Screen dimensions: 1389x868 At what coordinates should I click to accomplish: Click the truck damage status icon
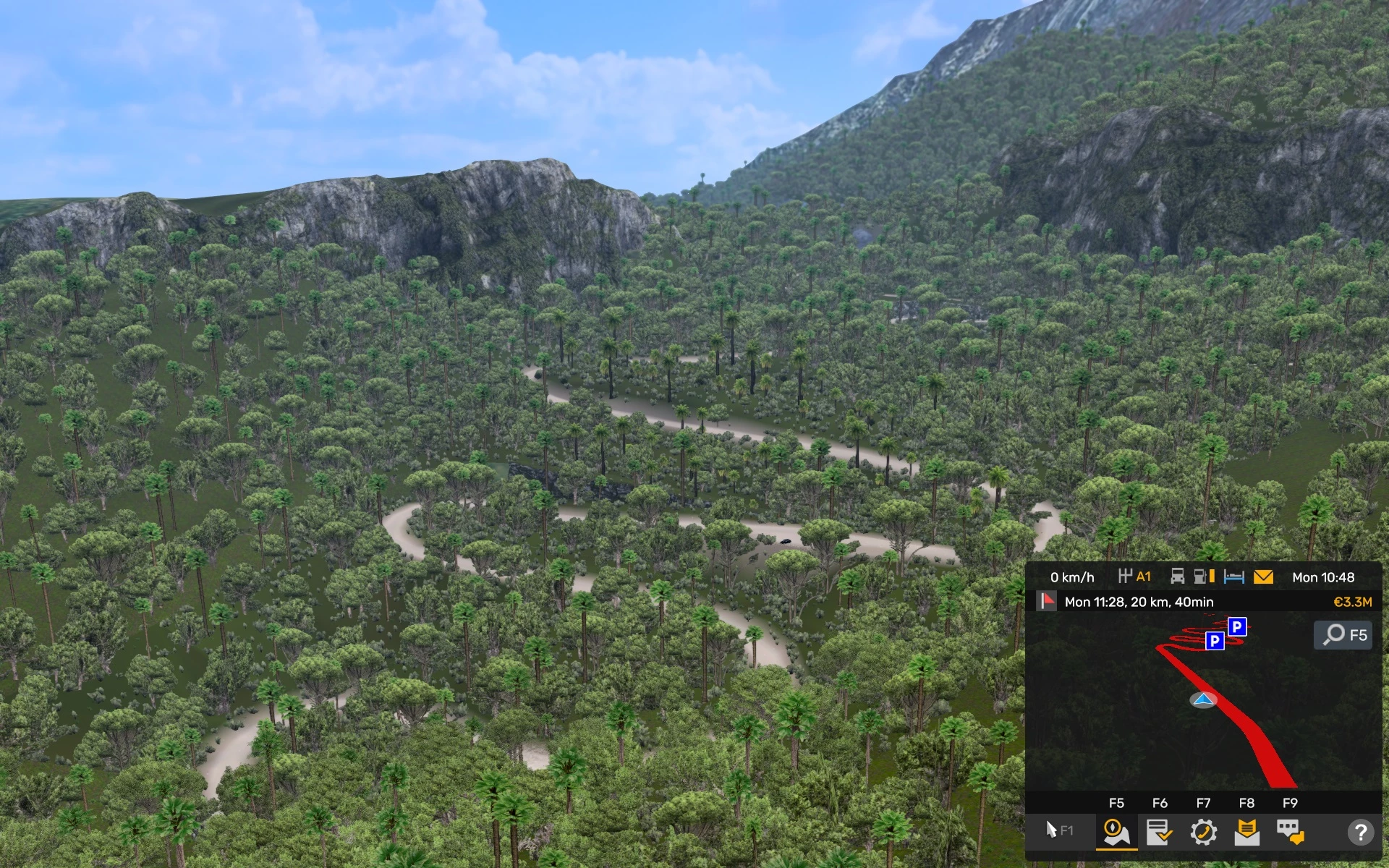tap(1178, 576)
